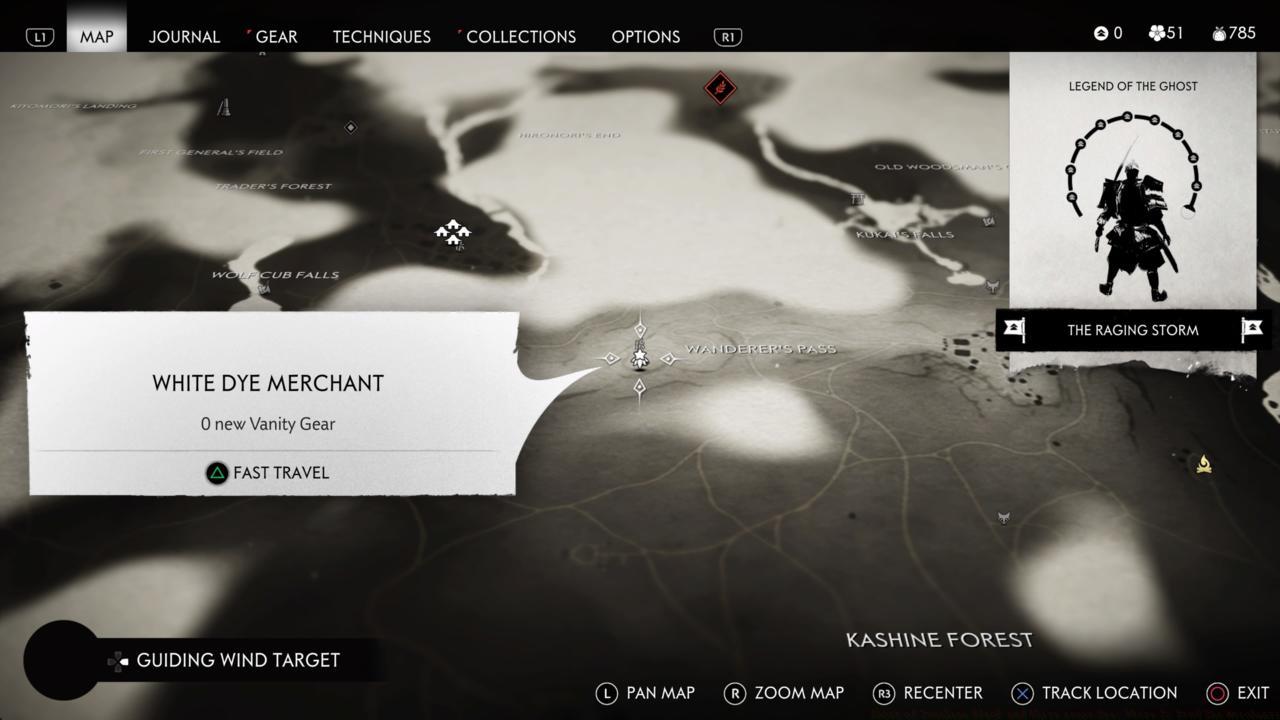Click the White Dye Merchant marker

tap(640, 357)
